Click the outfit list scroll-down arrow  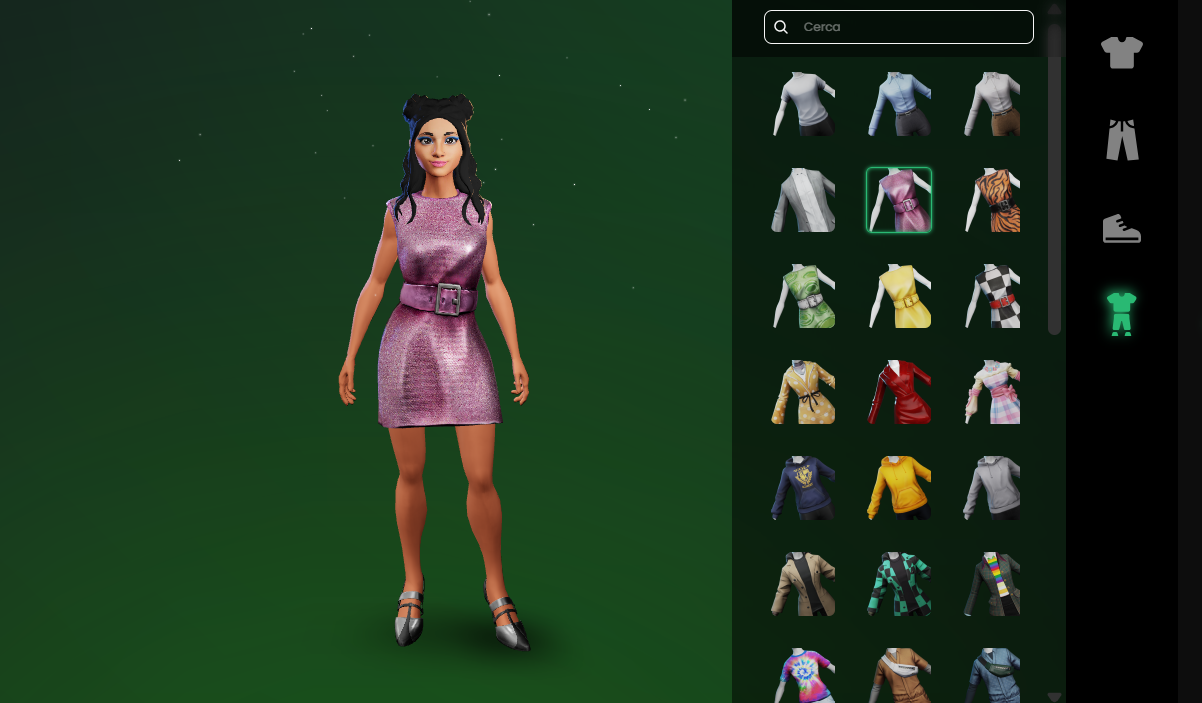point(1054,696)
